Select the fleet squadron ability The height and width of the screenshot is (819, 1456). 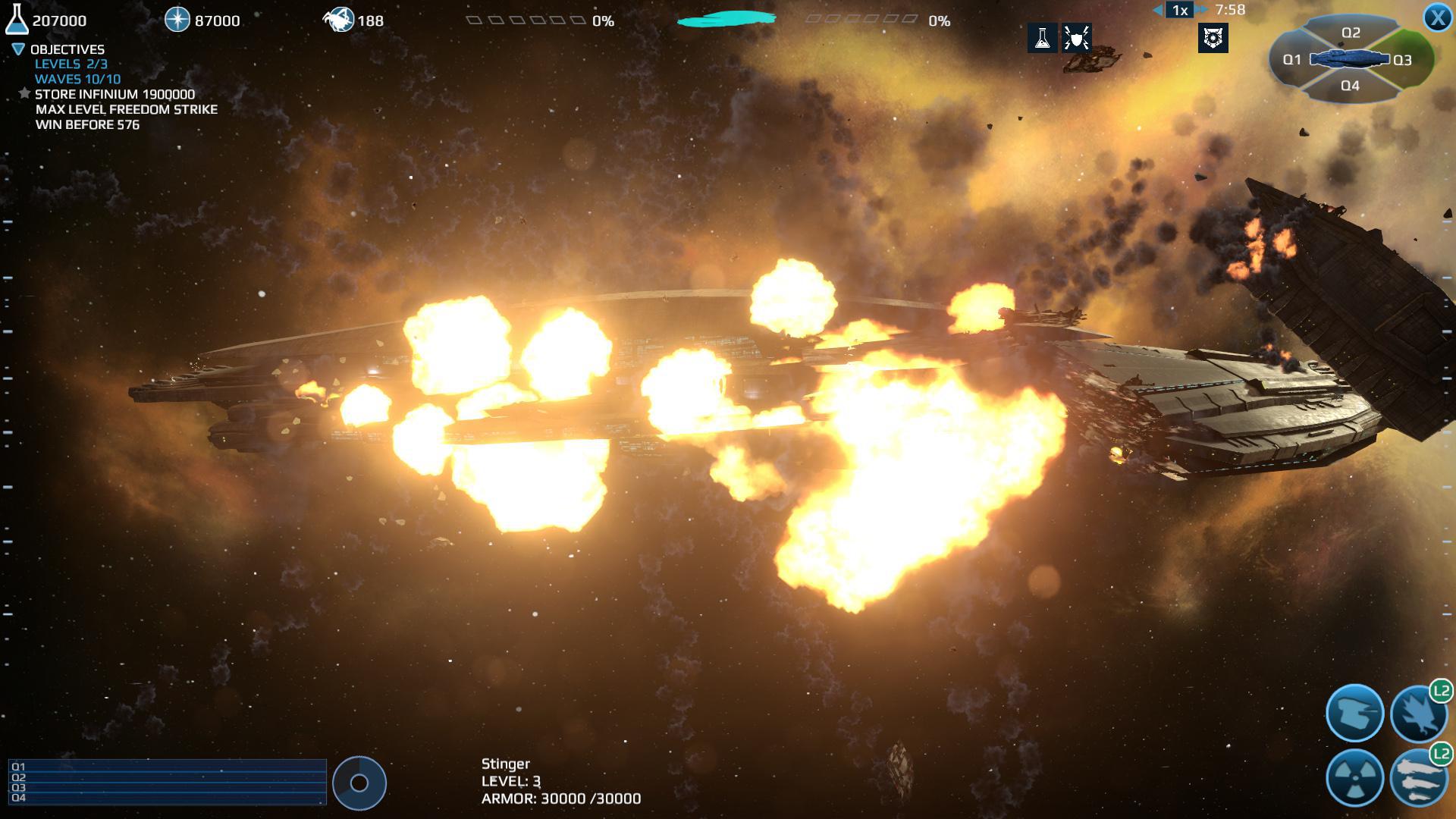(x=1420, y=781)
